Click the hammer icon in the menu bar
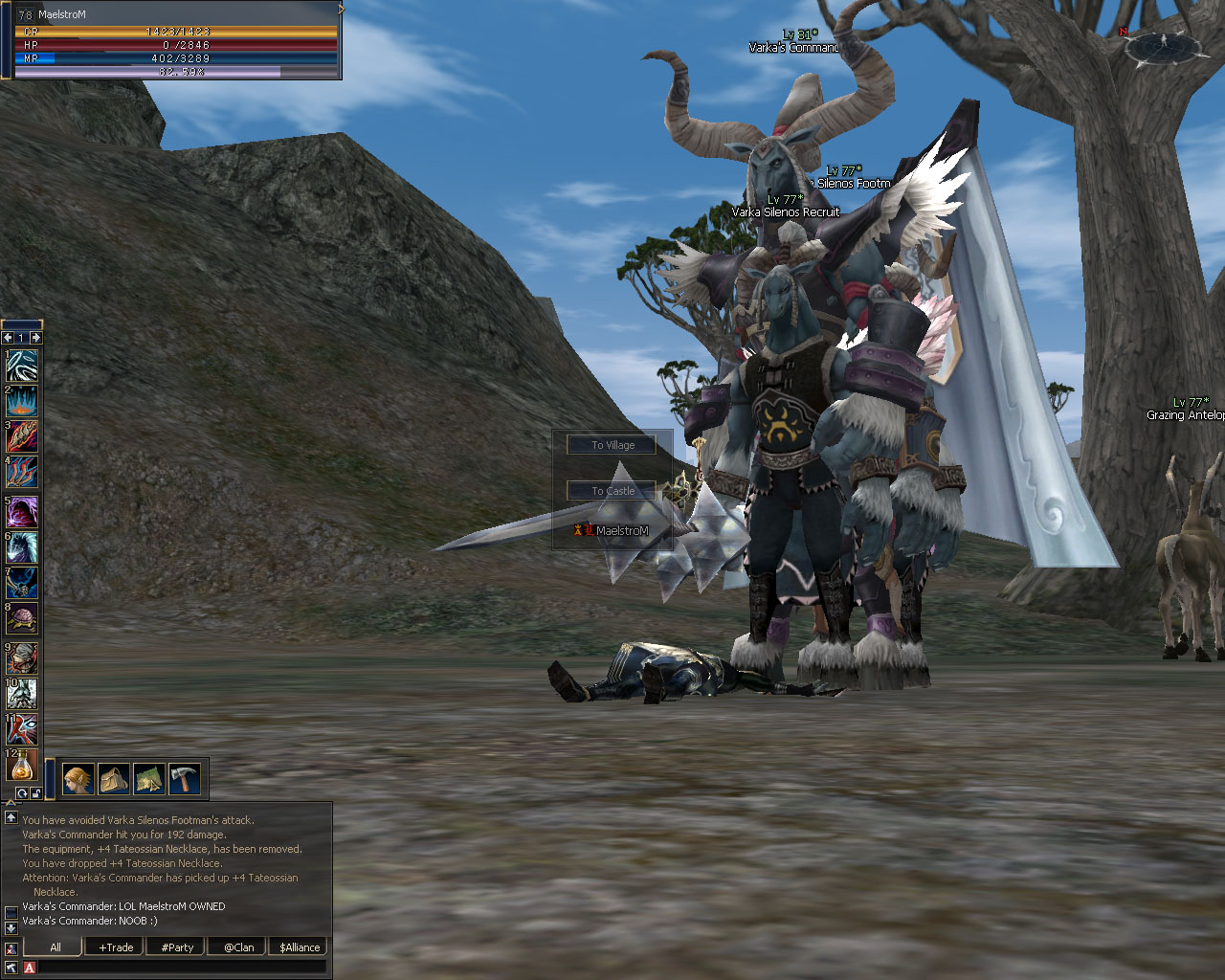The width and height of the screenshot is (1225, 980). click(184, 779)
